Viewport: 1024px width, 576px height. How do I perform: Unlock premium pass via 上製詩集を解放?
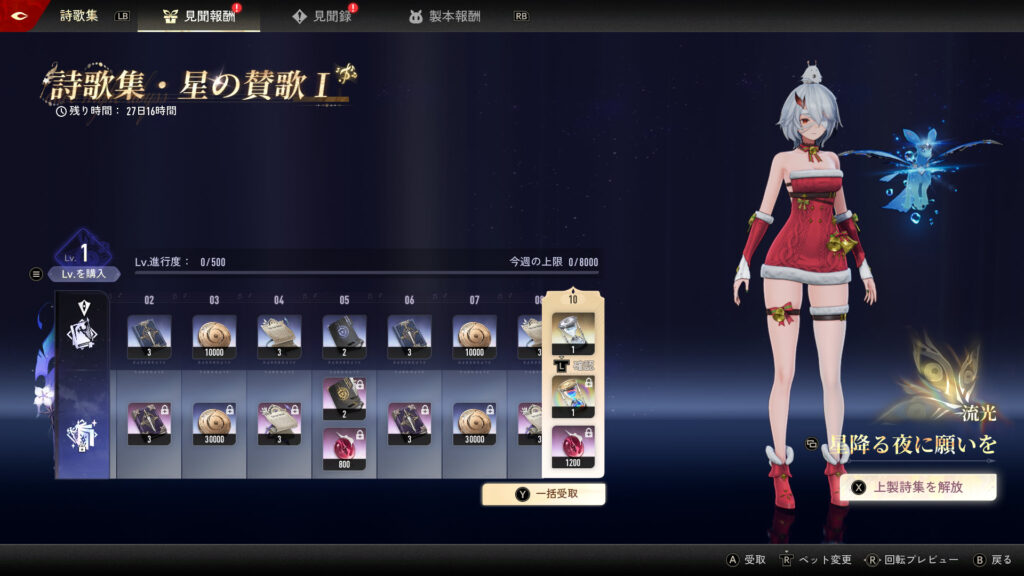pos(918,487)
